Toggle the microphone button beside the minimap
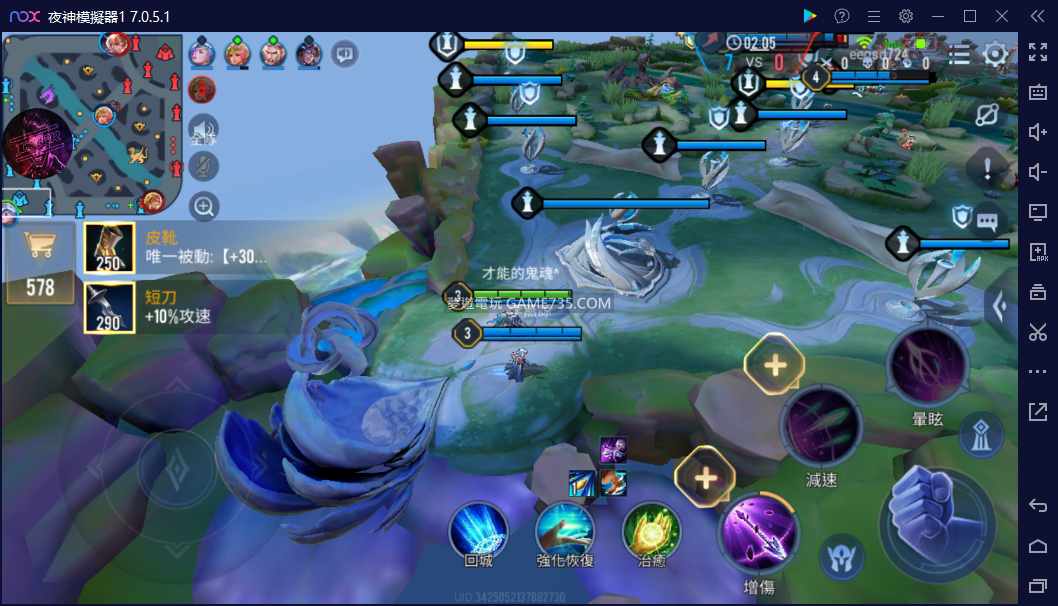The width and height of the screenshot is (1058, 606). point(203,167)
